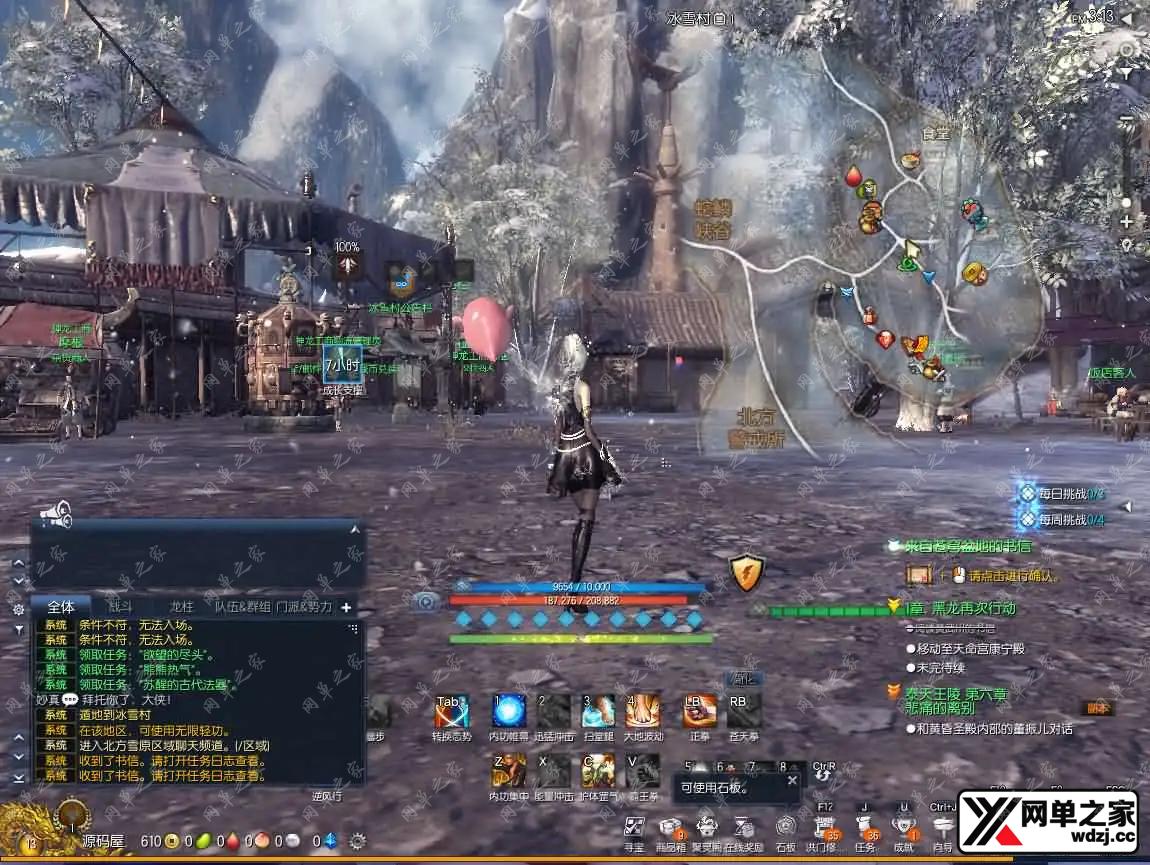Use the 内功集中 skill icon
This screenshot has width=1150, height=865.
[x=509, y=770]
